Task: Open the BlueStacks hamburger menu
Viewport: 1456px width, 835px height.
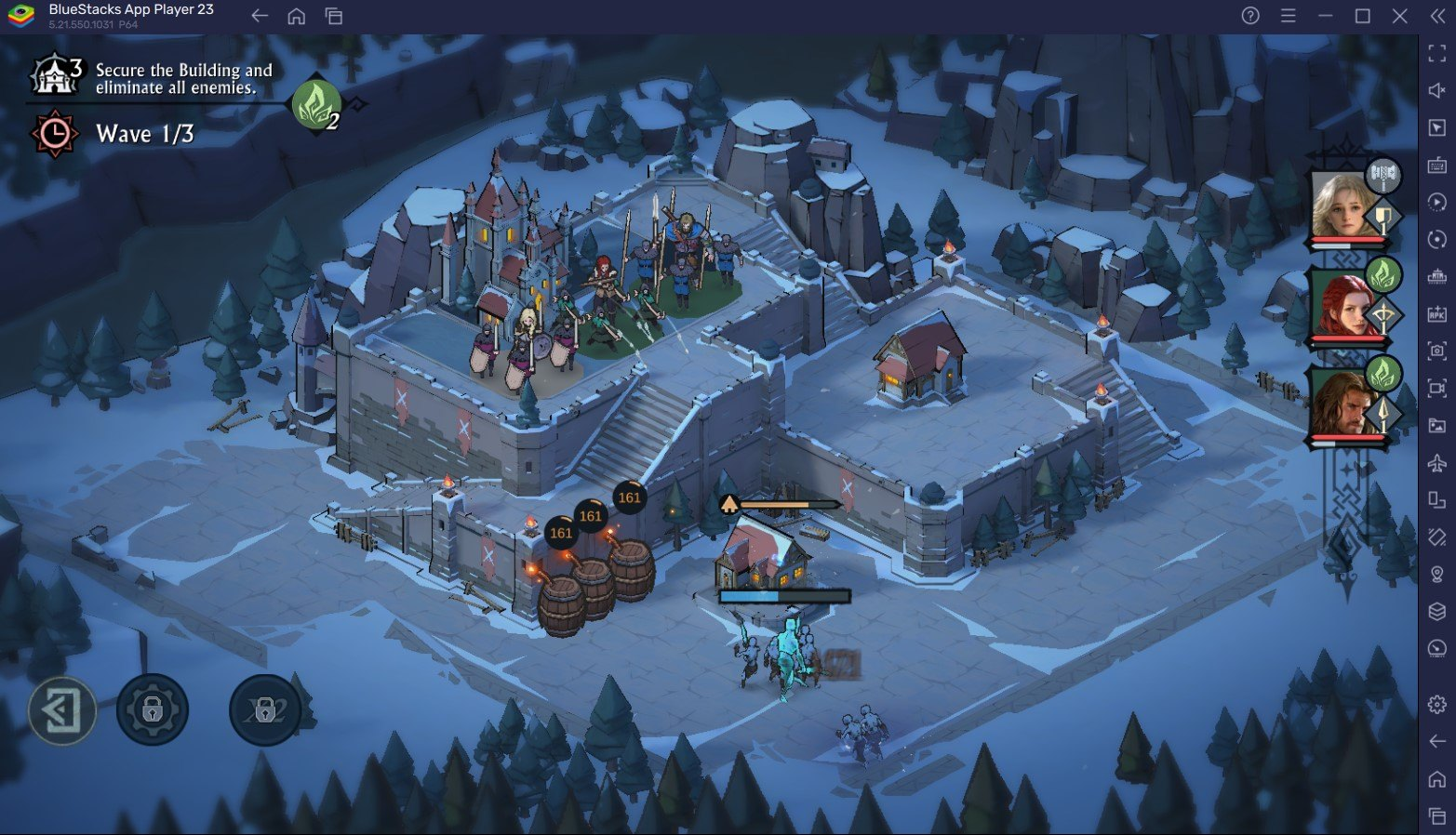Action: 1288,16
